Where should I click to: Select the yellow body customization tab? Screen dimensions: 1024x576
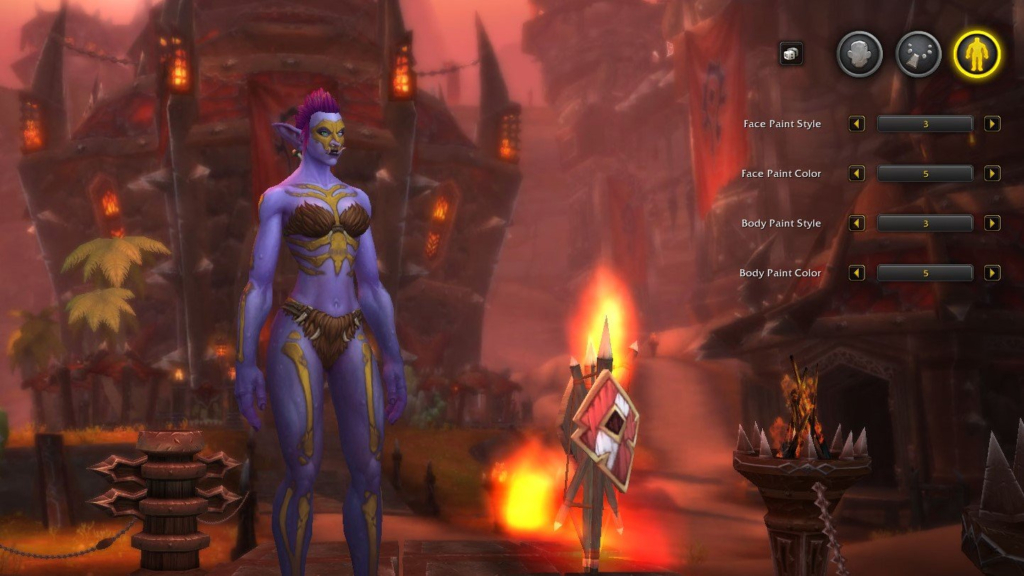[977, 54]
